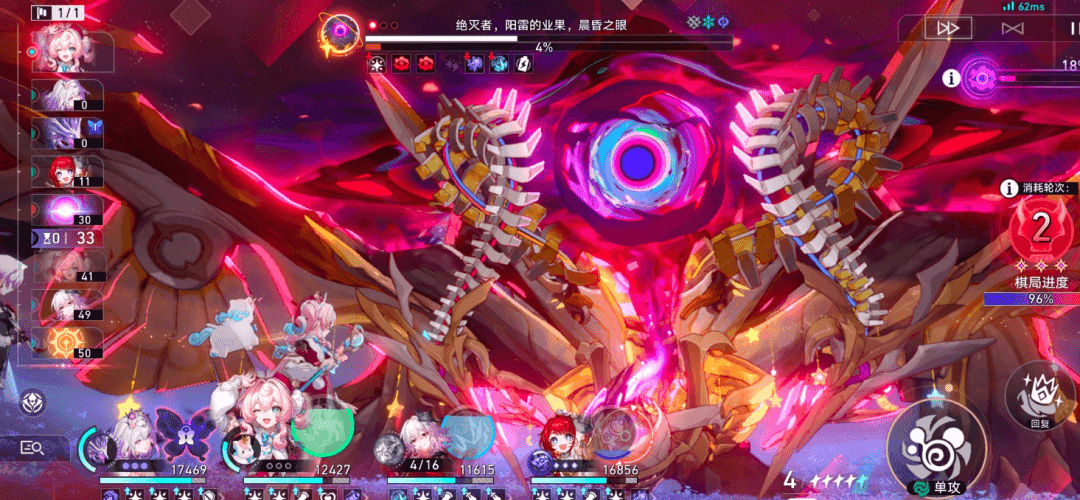The width and height of the screenshot is (1080, 500).
Task: Trigger the pink-haired character's green ultimate orb
Action: [x=322, y=428]
